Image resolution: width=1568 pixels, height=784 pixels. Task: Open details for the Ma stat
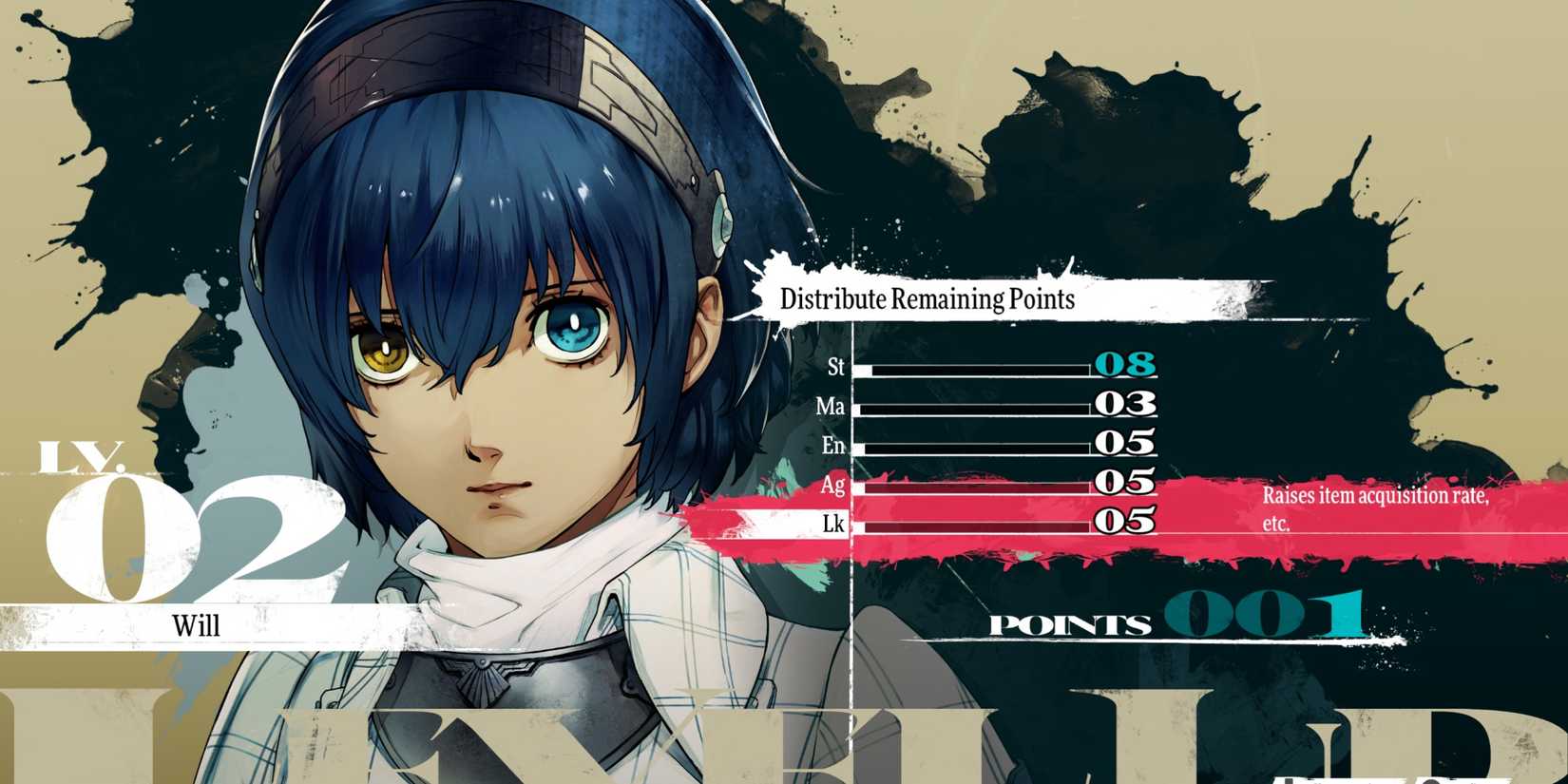(x=834, y=406)
